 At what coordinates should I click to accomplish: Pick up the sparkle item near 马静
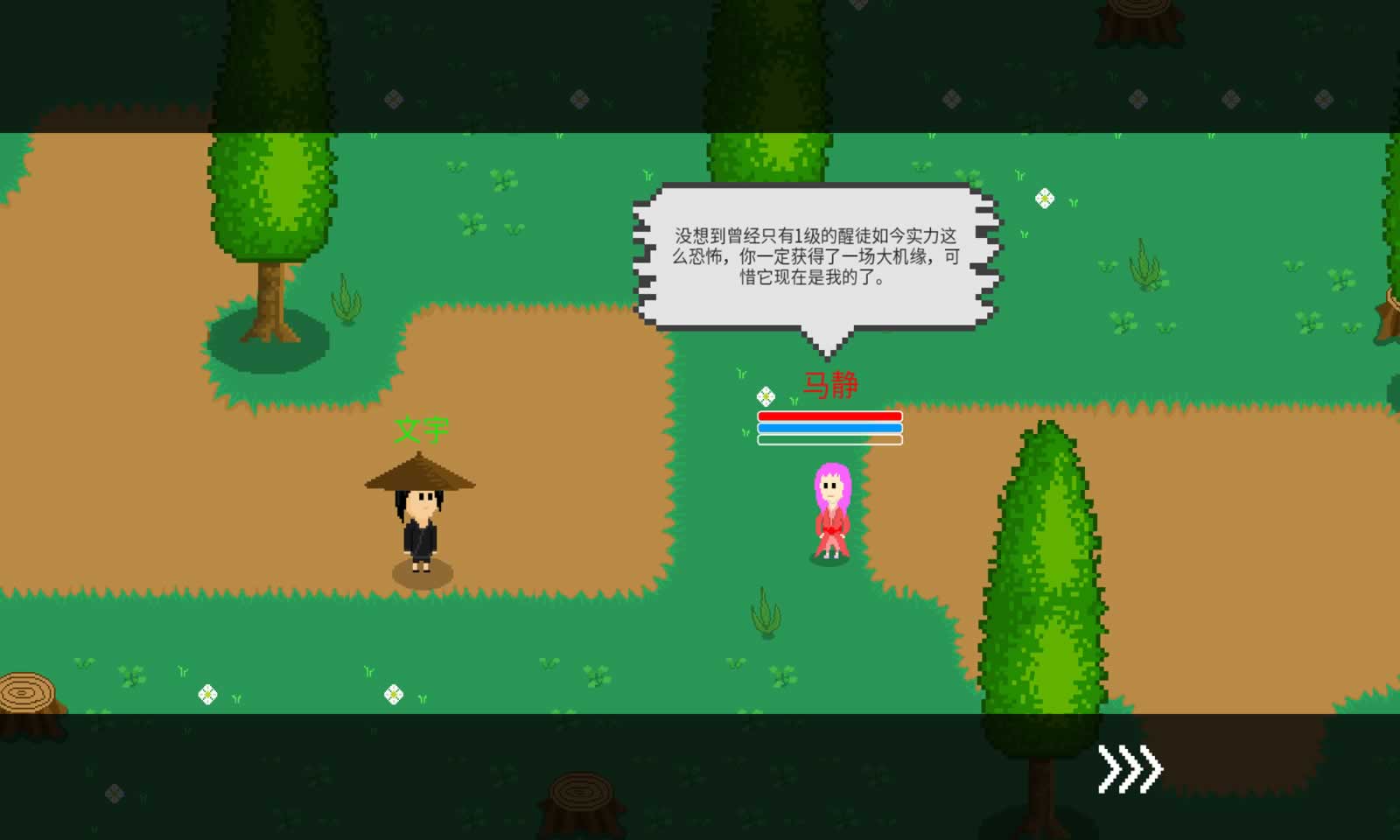pyautogui.click(x=764, y=395)
